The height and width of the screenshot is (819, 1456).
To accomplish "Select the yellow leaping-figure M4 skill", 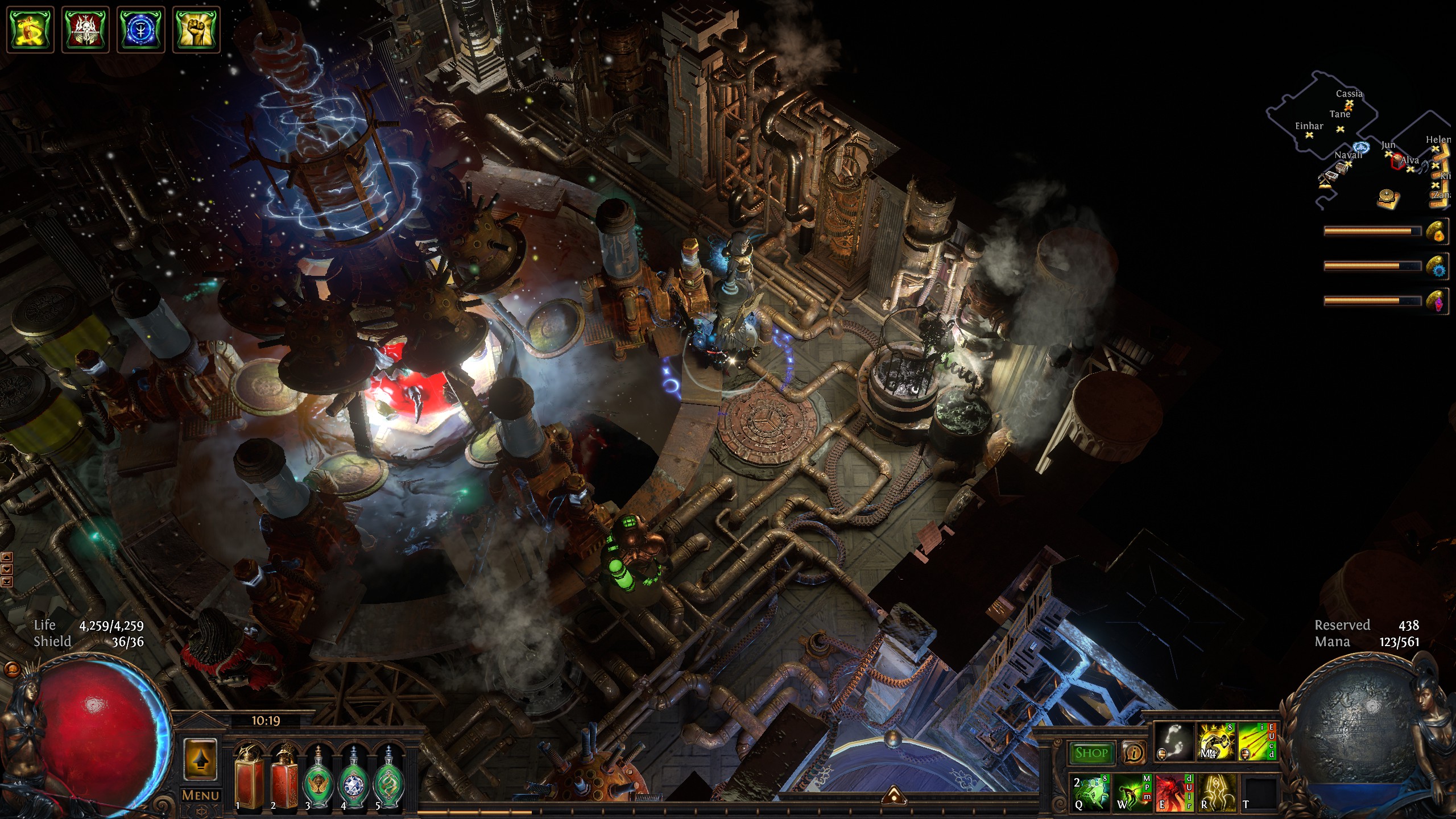I will 1216,742.
